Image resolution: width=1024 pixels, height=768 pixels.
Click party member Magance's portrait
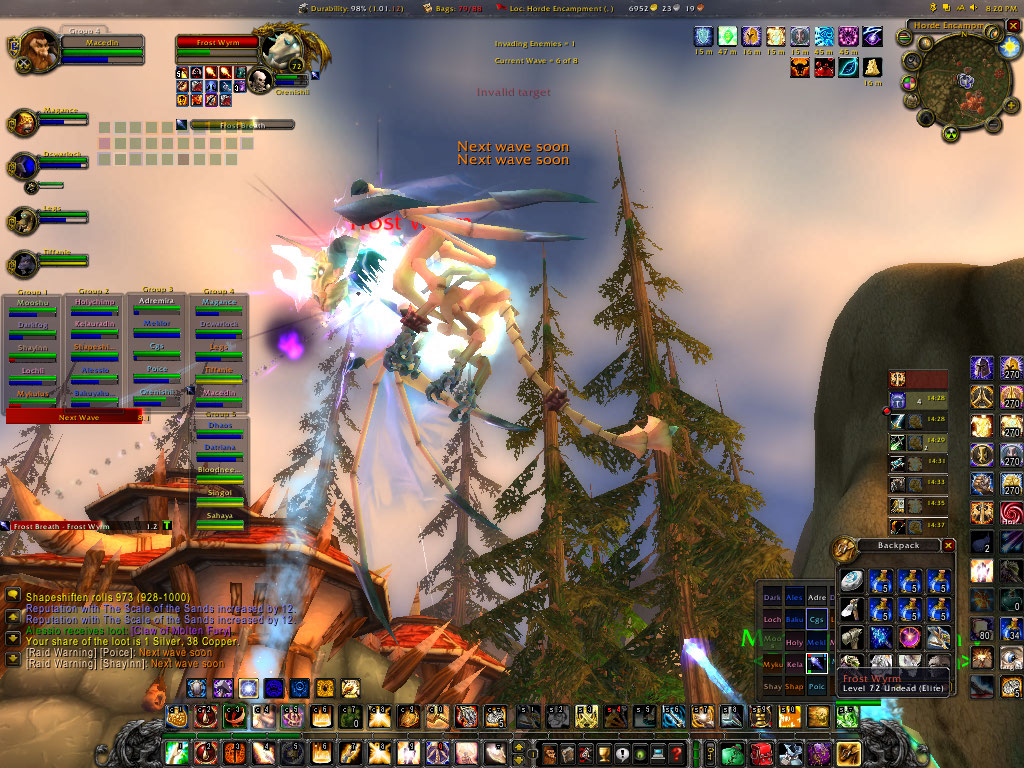click(24, 123)
